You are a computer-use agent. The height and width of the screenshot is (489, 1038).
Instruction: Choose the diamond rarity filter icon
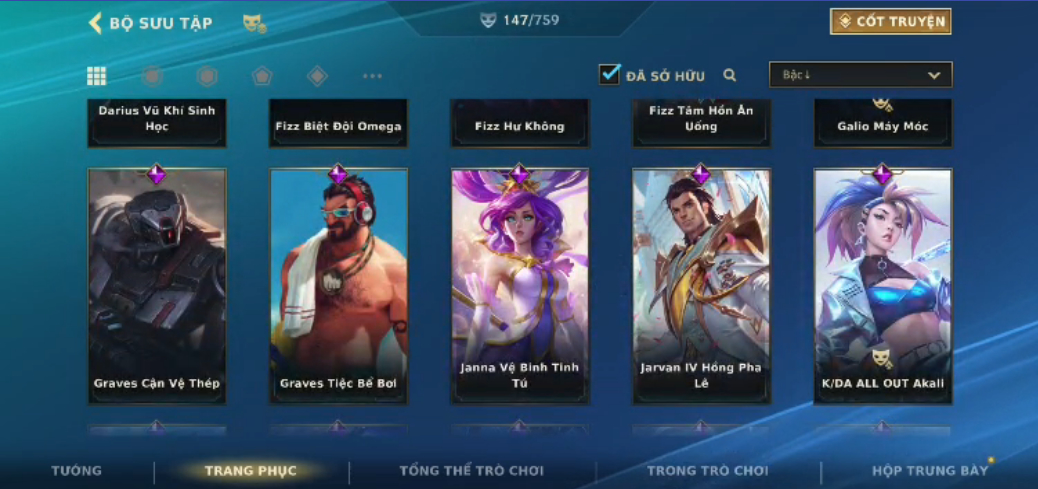coord(317,76)
